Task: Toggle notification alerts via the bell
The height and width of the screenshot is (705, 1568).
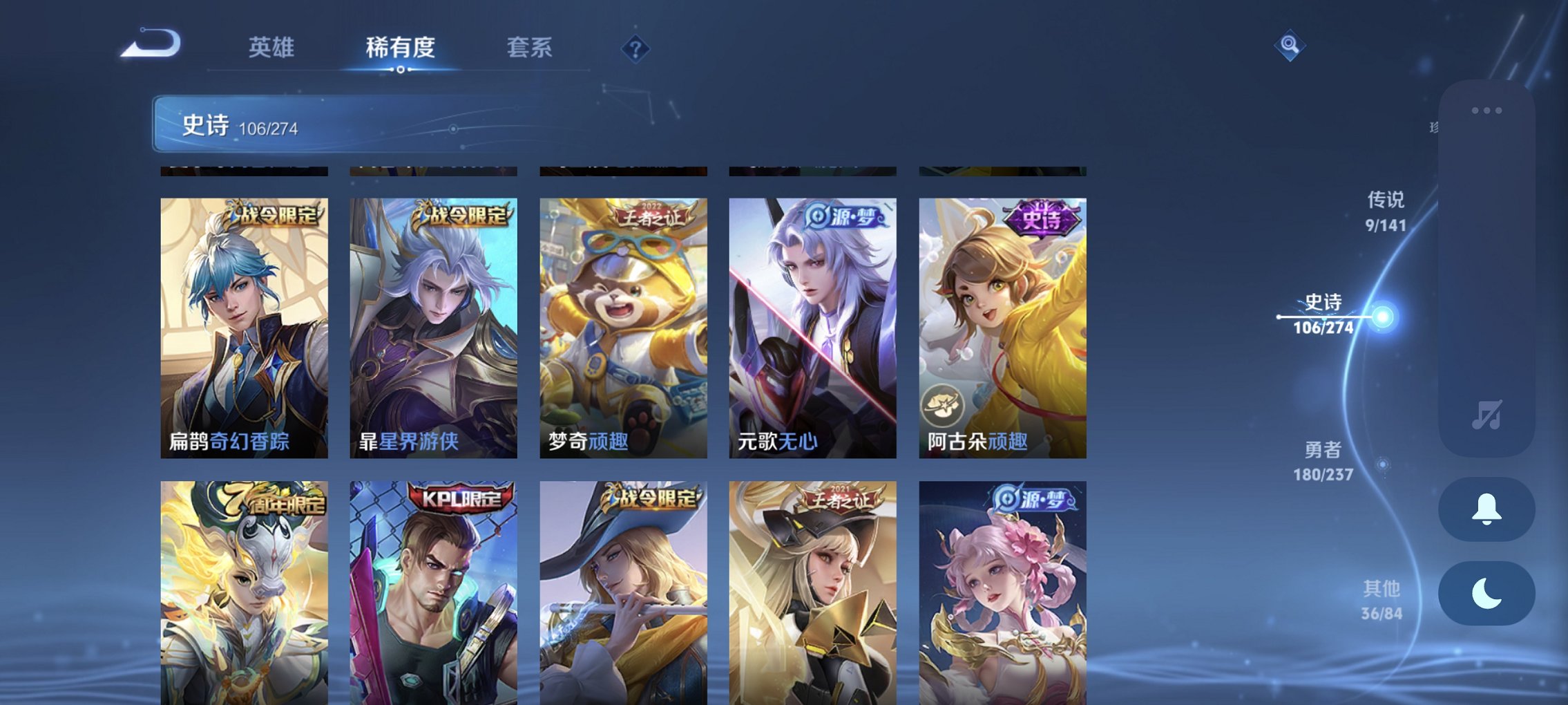Action: pyautogui.click(x=1486, y=509)
